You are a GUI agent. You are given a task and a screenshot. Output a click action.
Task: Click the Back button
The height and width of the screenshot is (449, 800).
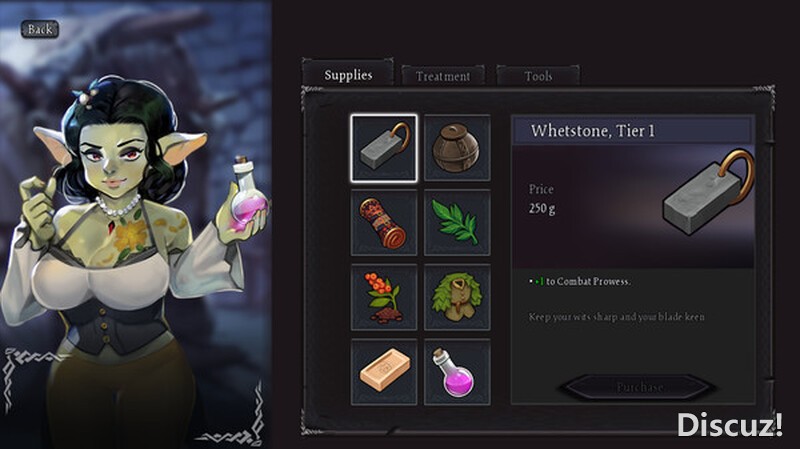(39, 29)
